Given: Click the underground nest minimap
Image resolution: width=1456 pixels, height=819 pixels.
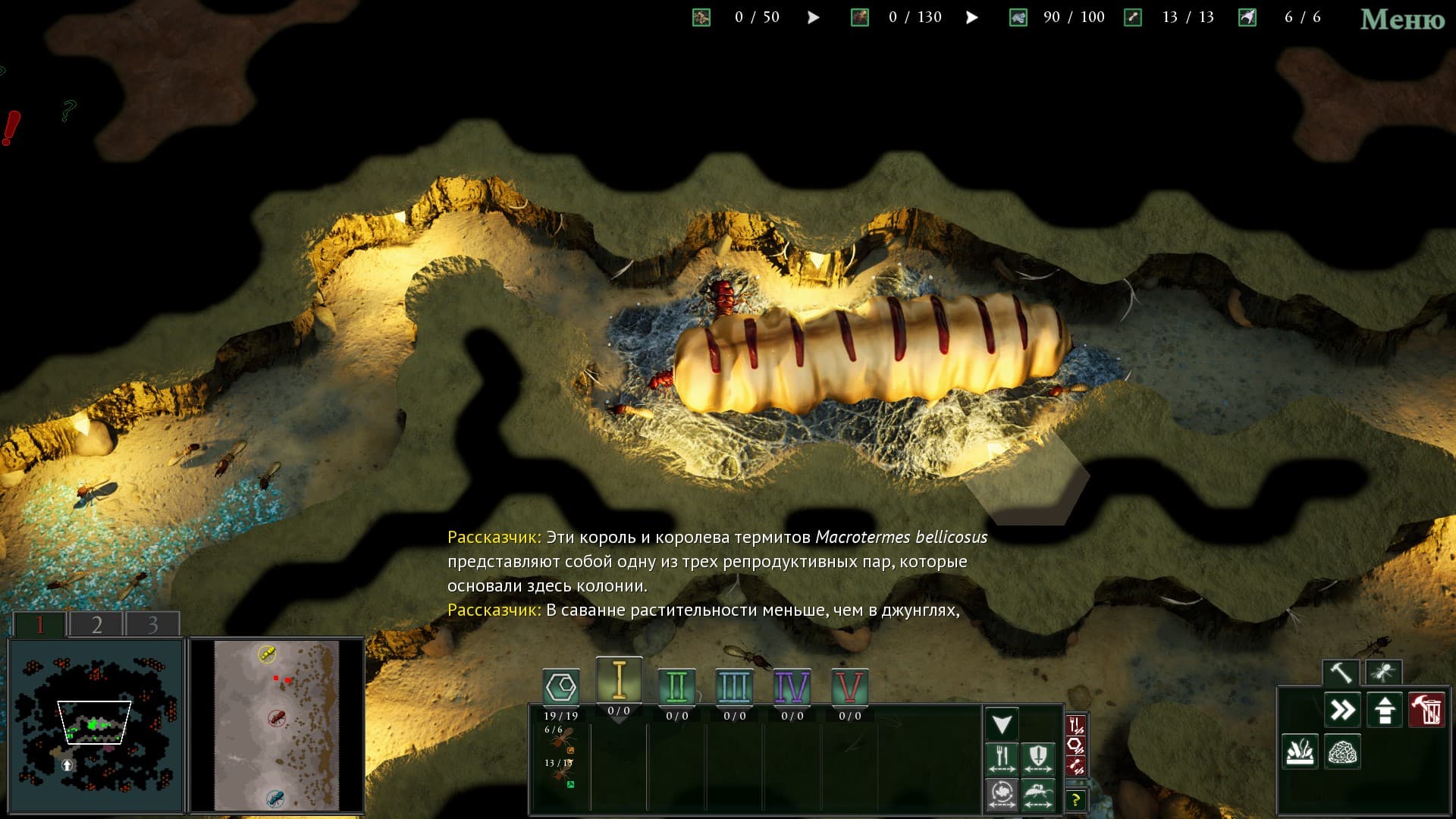Looking at the screenshot, I should click(96, 725).
